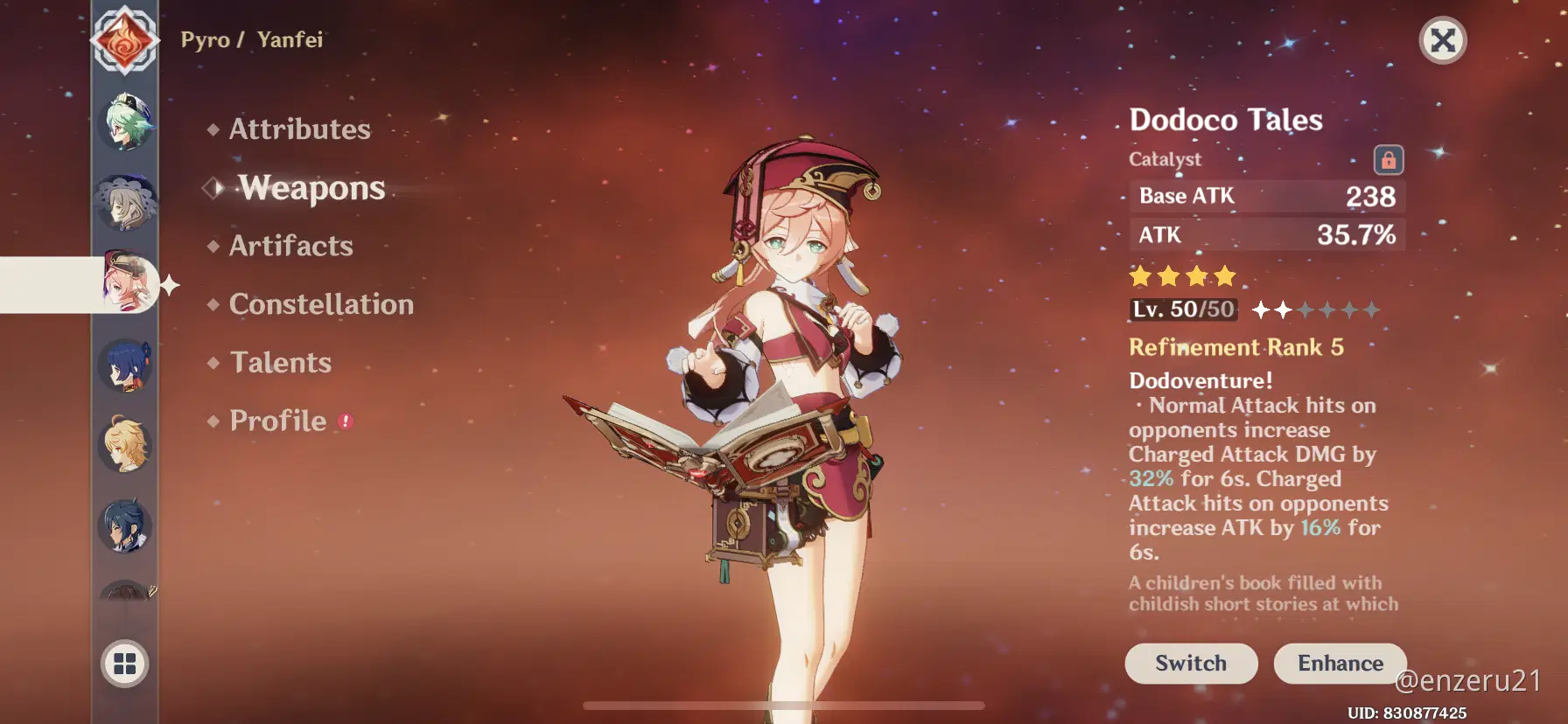Show the Constellation screen
The width and height of the screenshot is (1568, 724).
coord(321,304)
